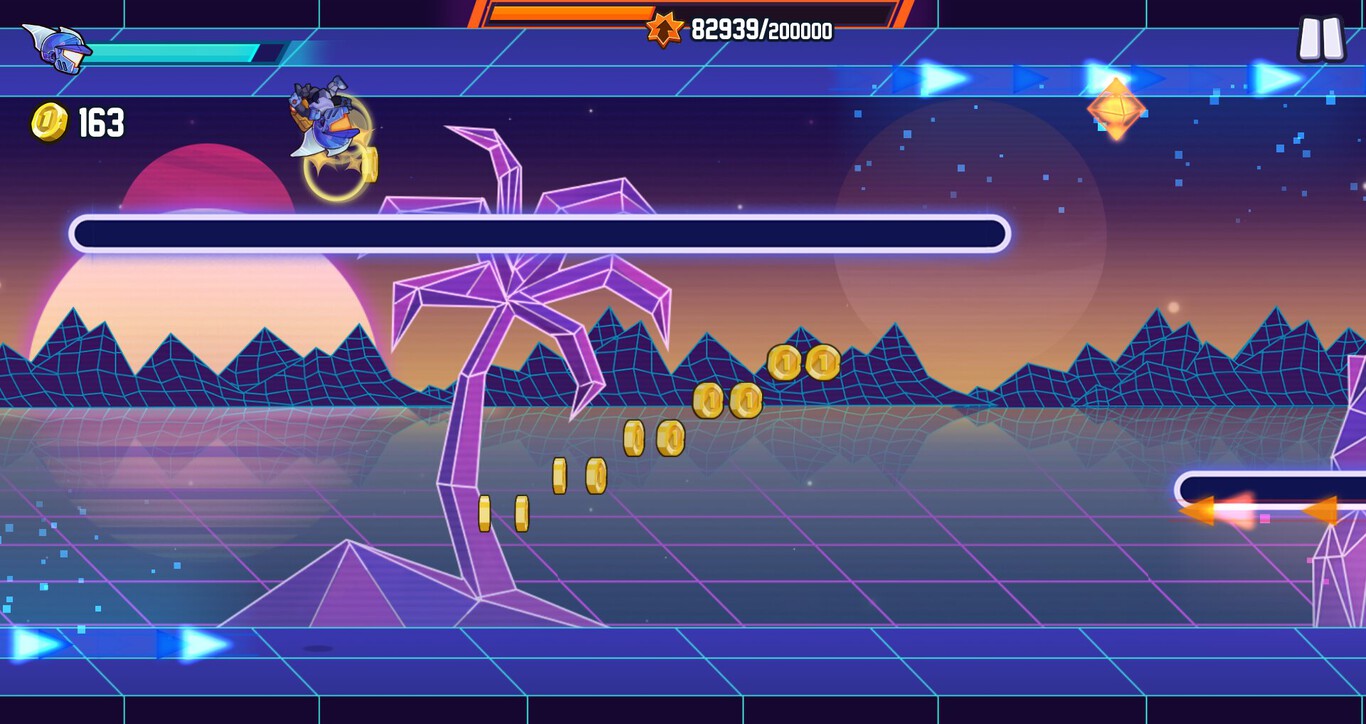Click the second blue arrow near the top edge
Screen dimensions: 1366x724
pos(1030,77)
